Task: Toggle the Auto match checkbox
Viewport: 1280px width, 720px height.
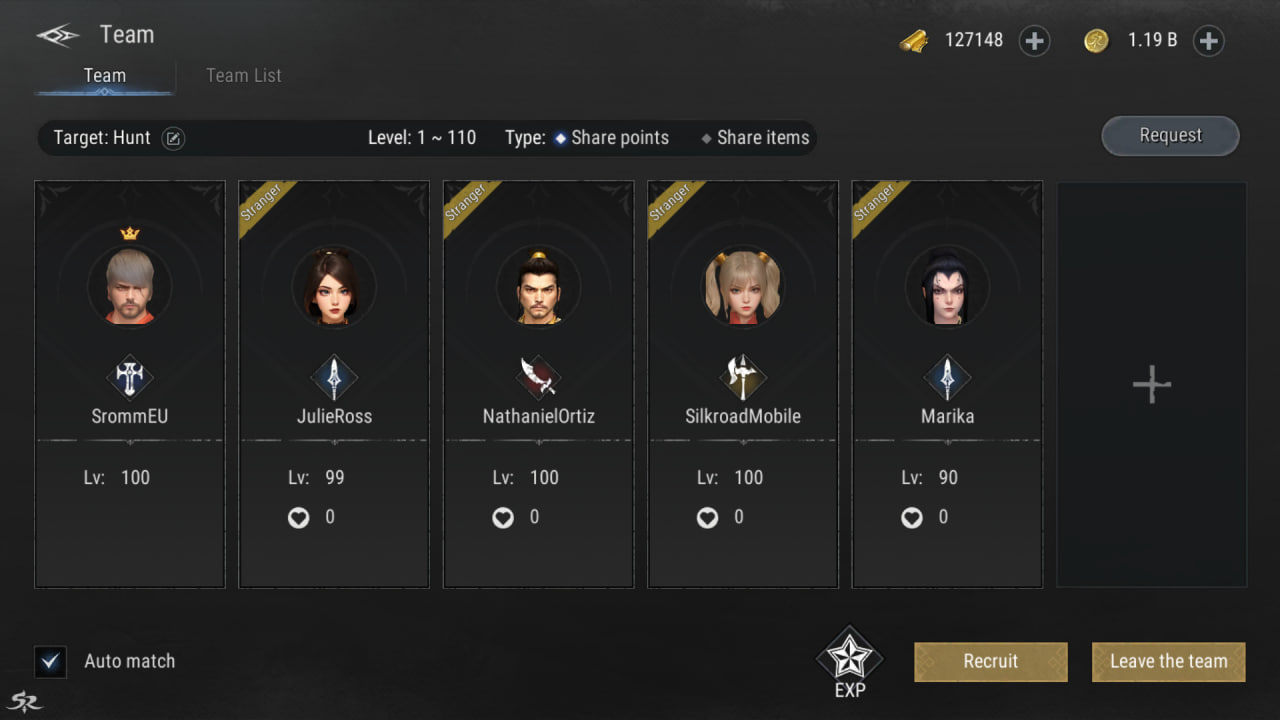Action: (x=50, y=662)
